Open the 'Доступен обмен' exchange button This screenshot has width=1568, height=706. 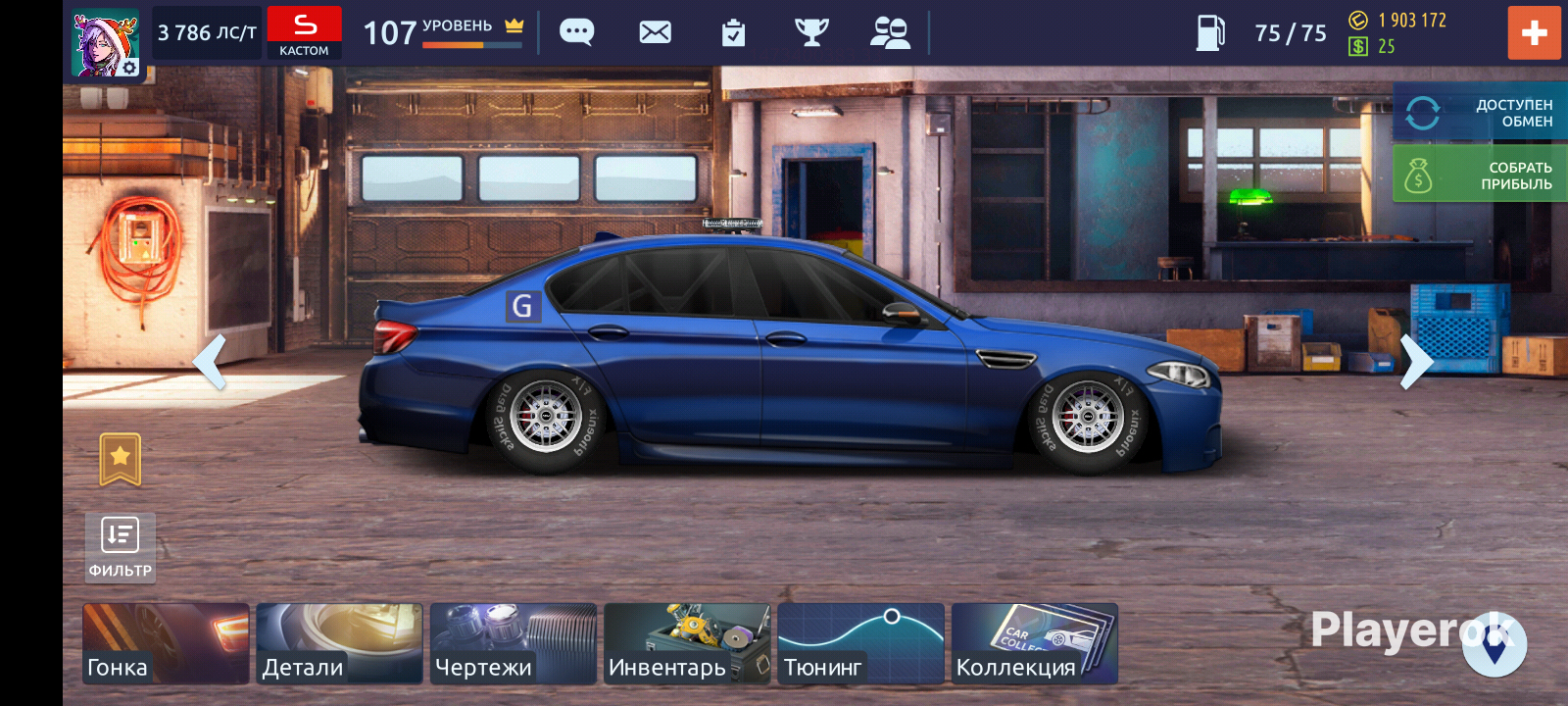point(1480,113)
